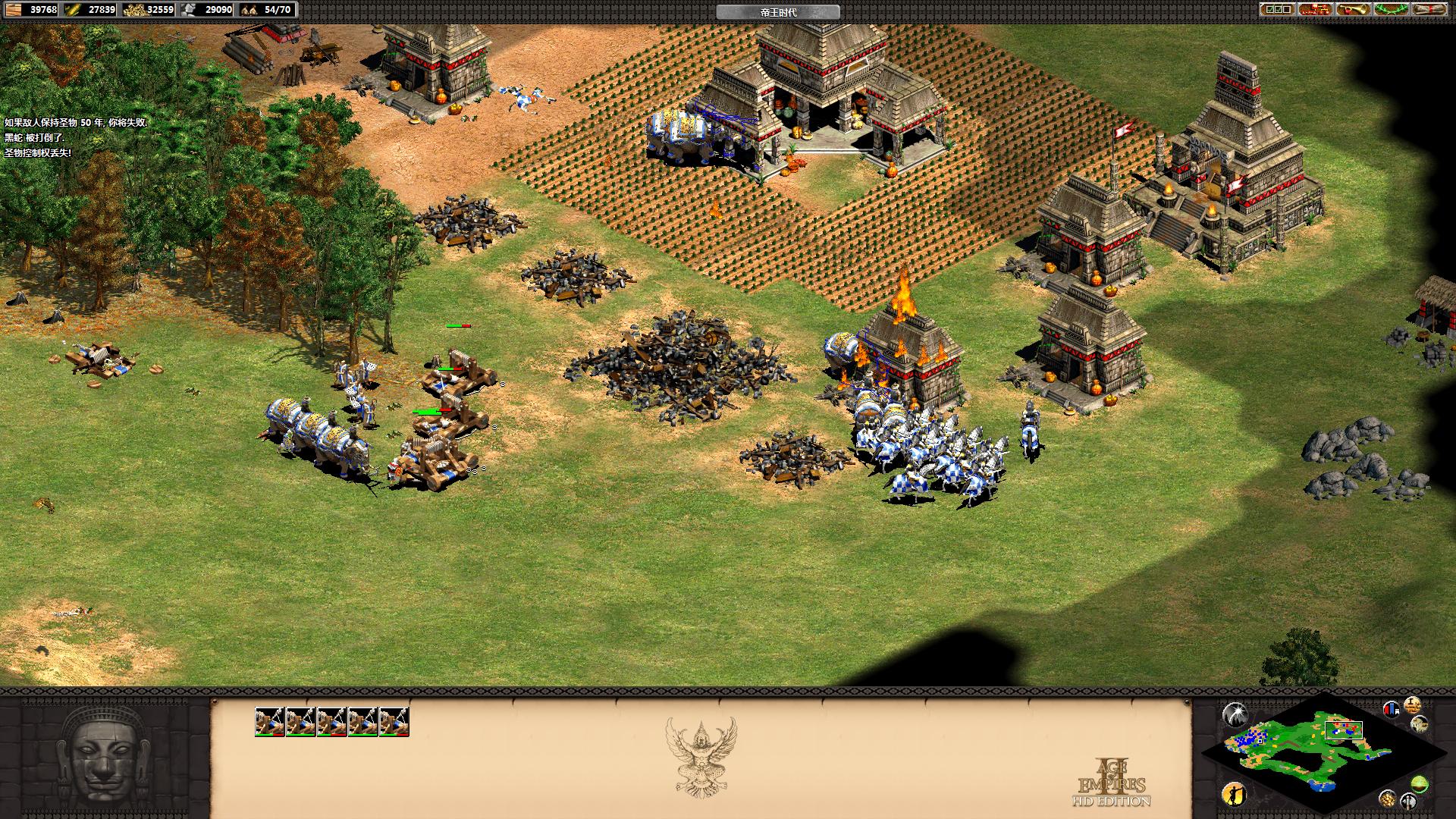Switch minimap to the gold economic mode

tap(1387, 798)
